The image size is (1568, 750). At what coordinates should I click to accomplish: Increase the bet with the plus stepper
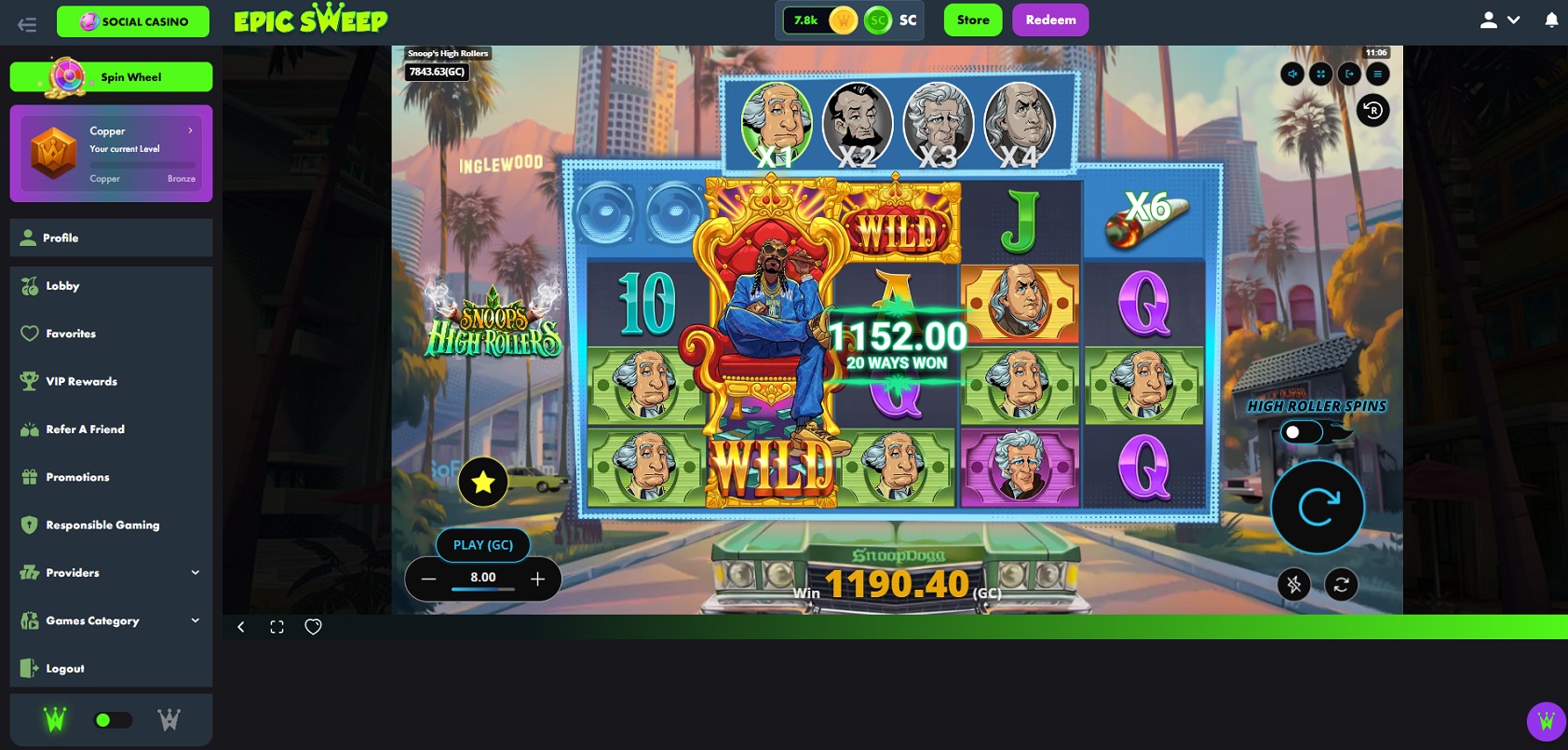coord(537,578)
